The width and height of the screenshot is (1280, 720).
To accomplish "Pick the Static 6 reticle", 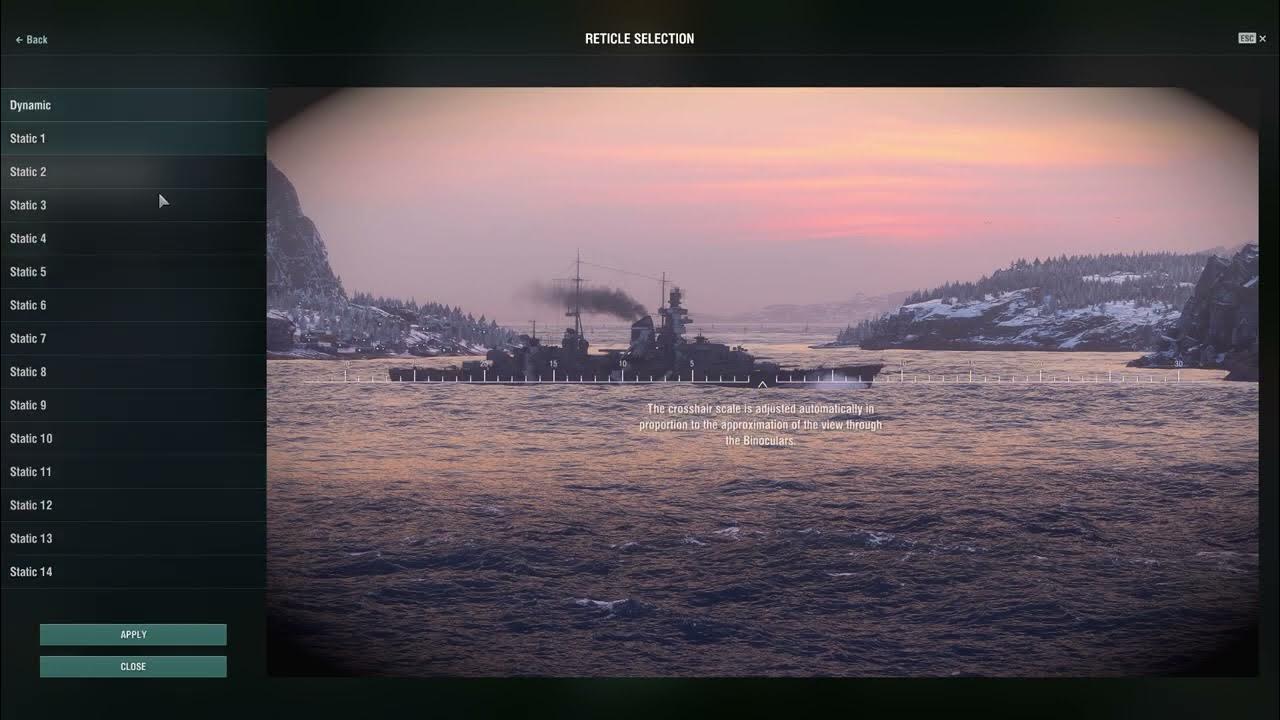I will coord(100,305).
